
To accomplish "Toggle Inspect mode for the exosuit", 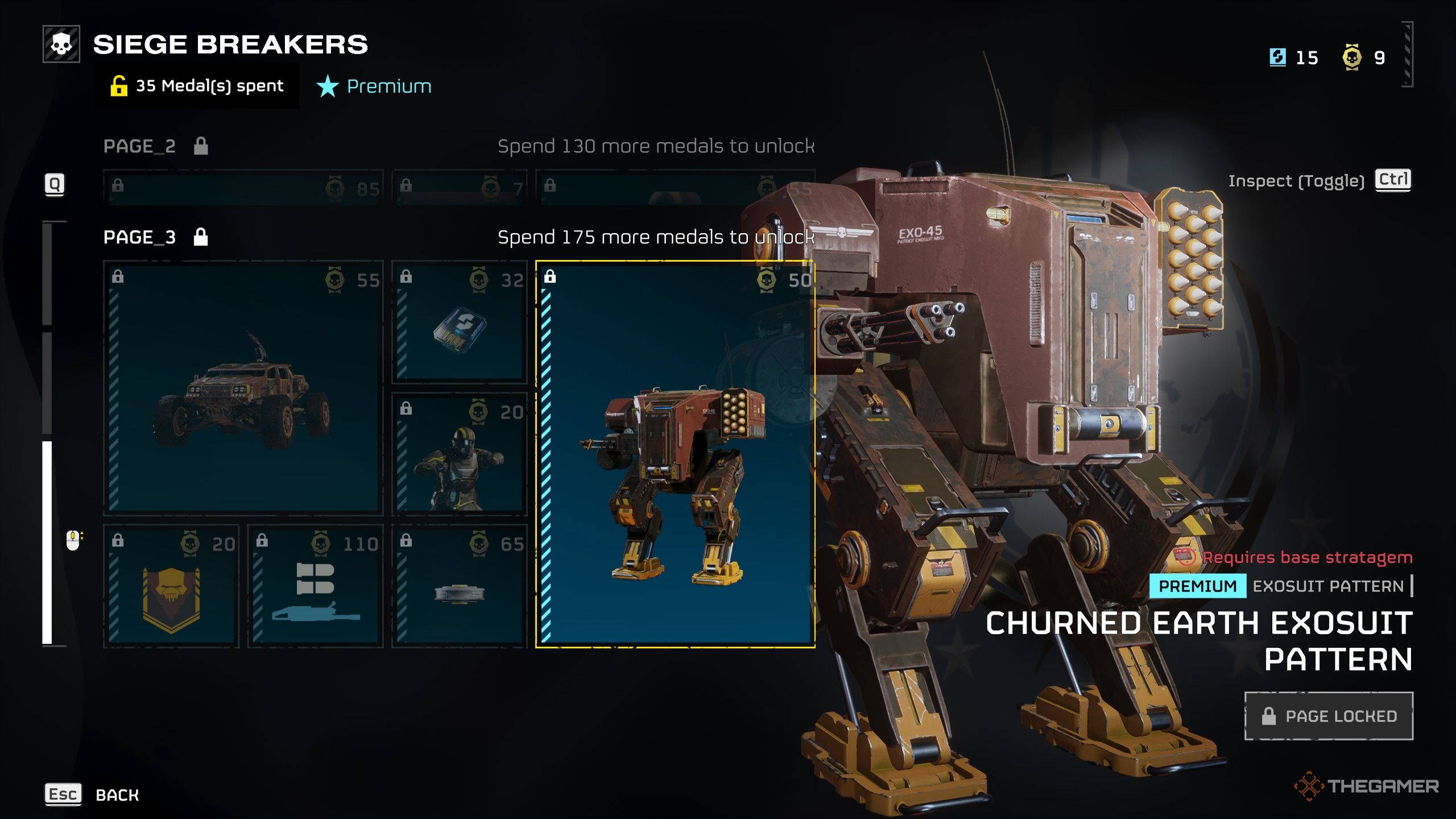I will [x=1392, y=180].
